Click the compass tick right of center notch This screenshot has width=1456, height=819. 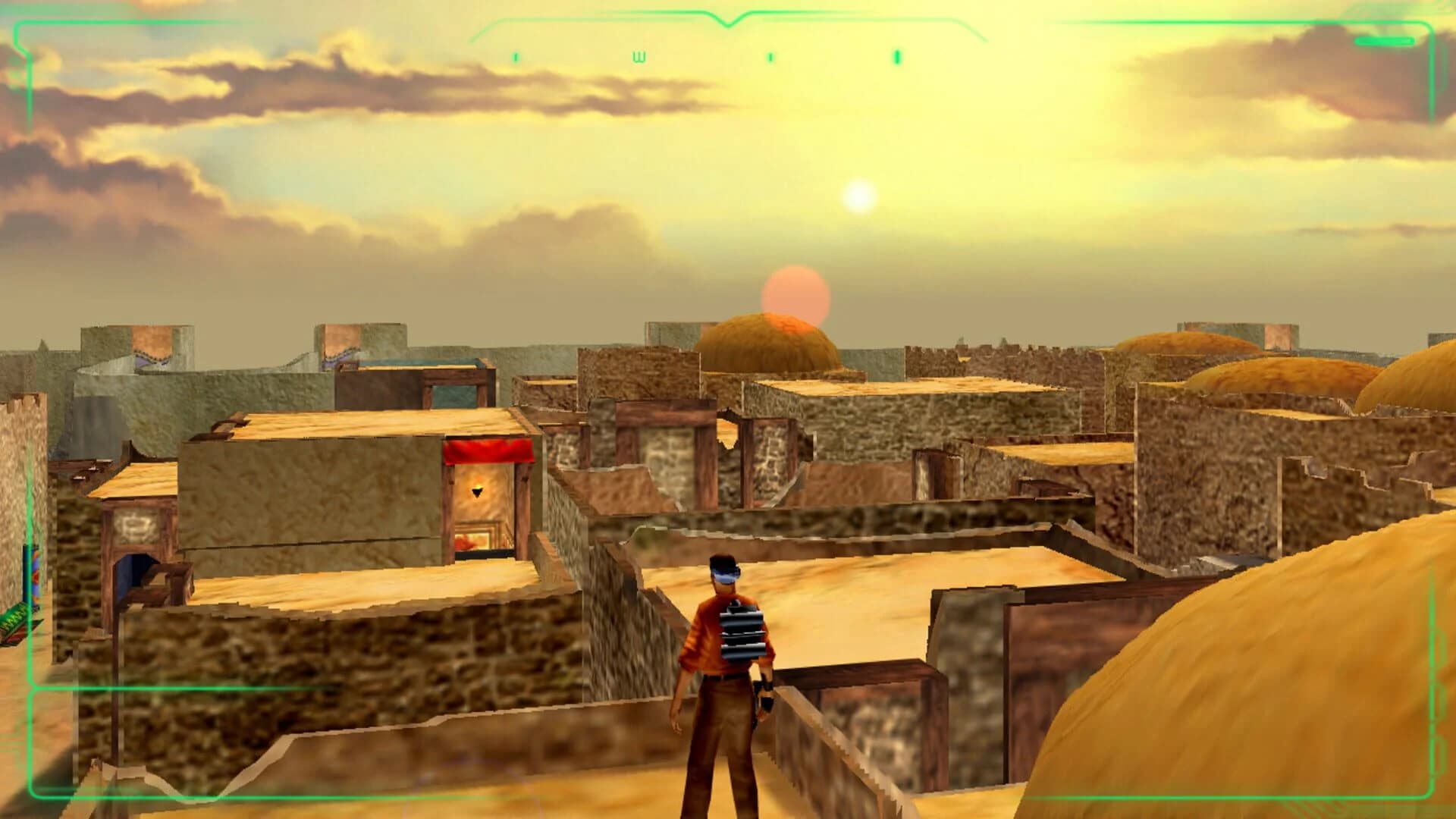(770, 57)
